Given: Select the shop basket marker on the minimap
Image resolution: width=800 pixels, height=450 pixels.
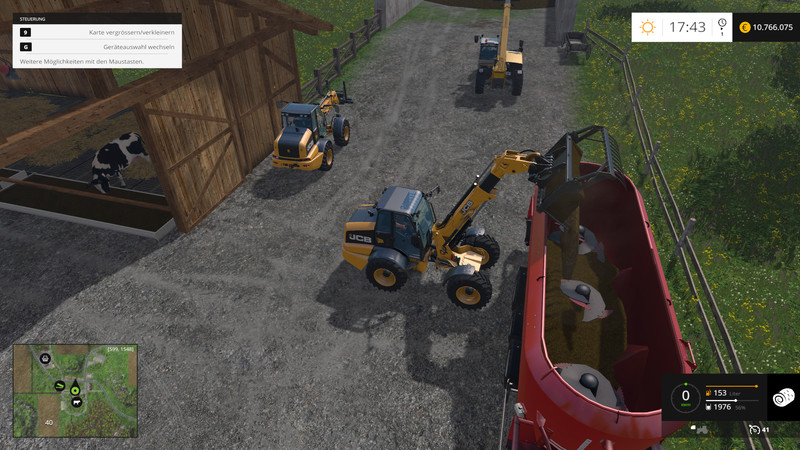Looking at the screenshot, I should click(x=45, y=357).
